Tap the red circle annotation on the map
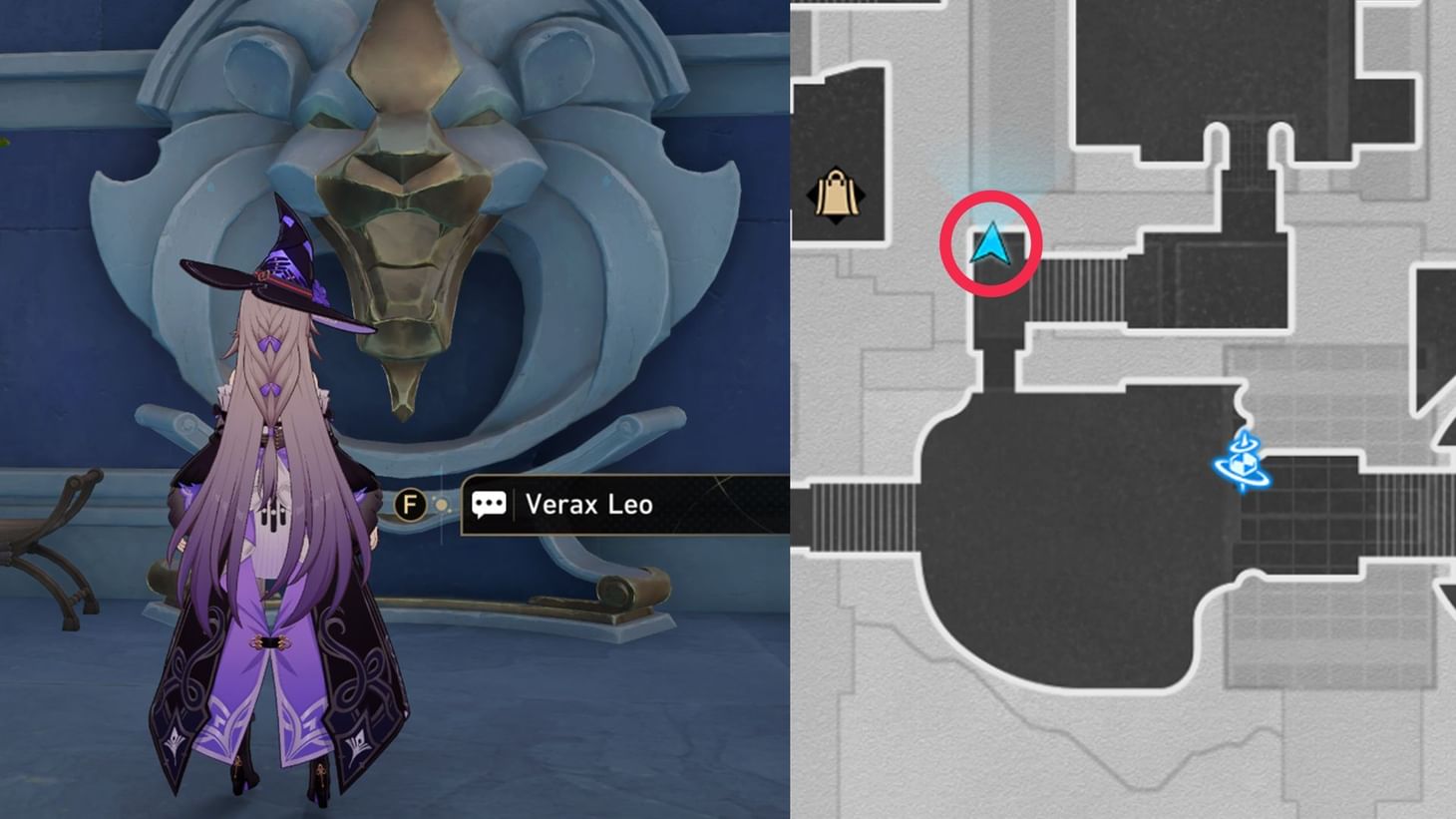Image resolution: width=1456 pixels, height=819 pixels. click(992, 242)
